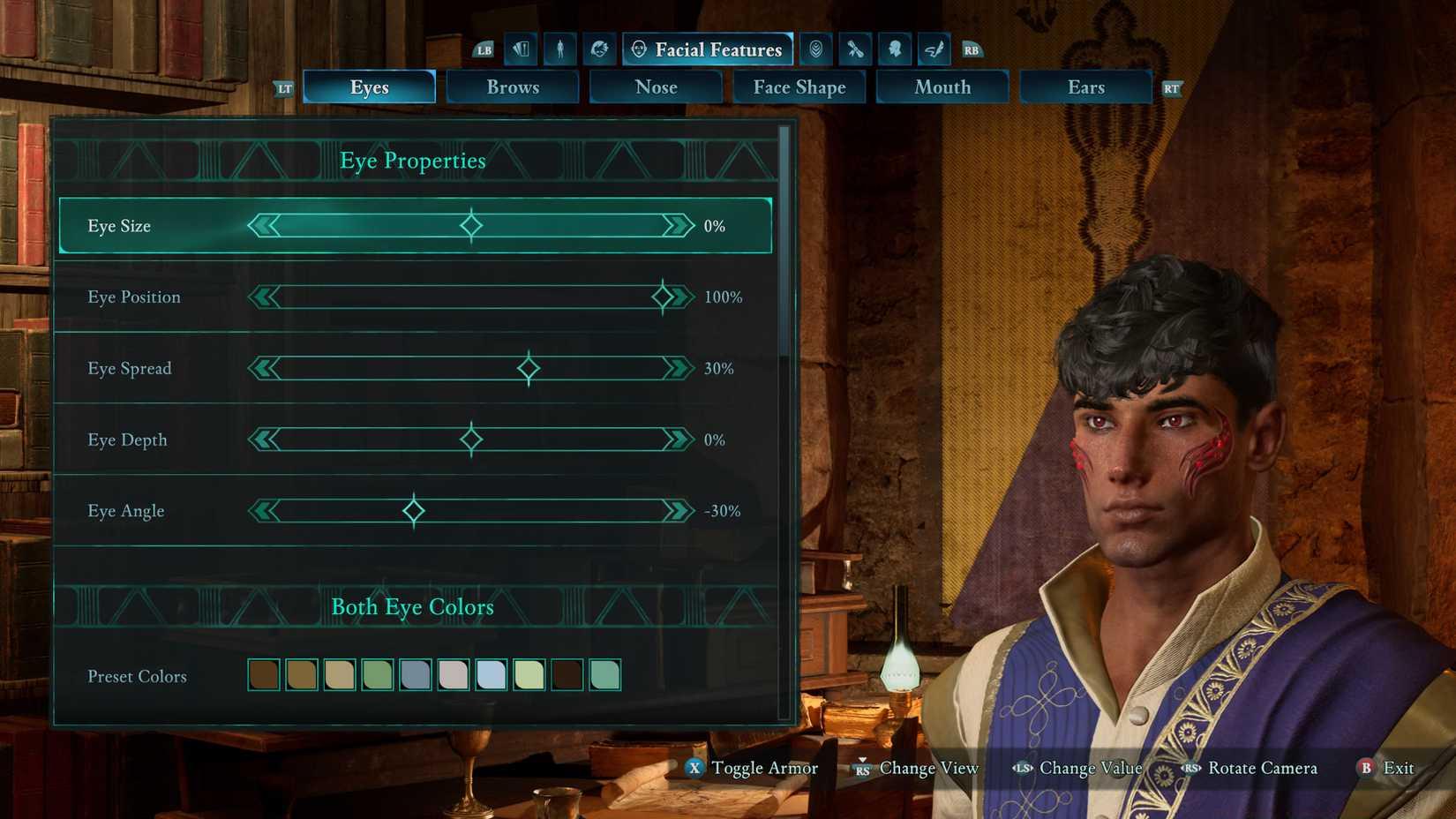Switch to the Brows tab
The image size is (1456, 819).
(x=513, y=86)
